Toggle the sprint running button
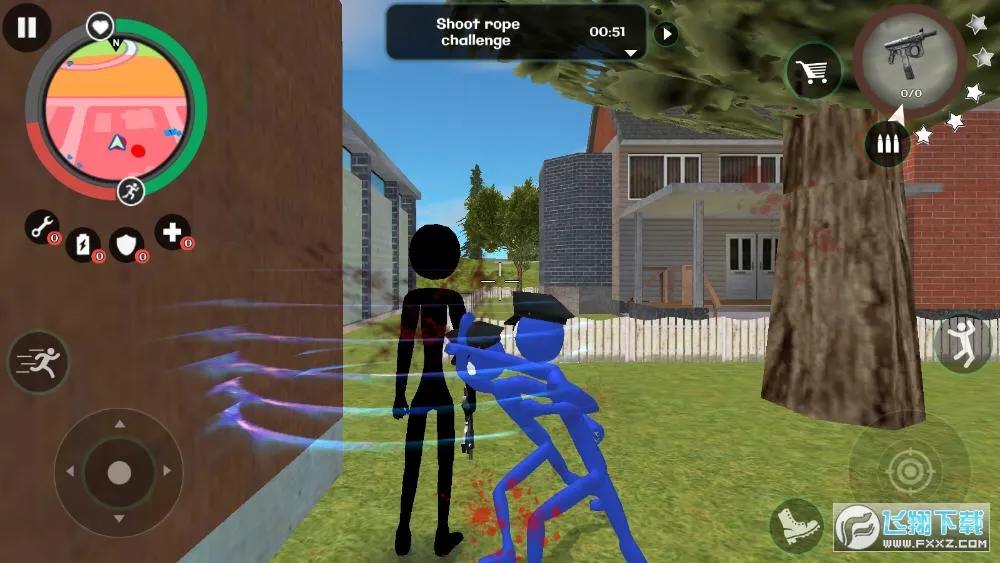Screen dimensions: 1000x563 click(38, 361)
